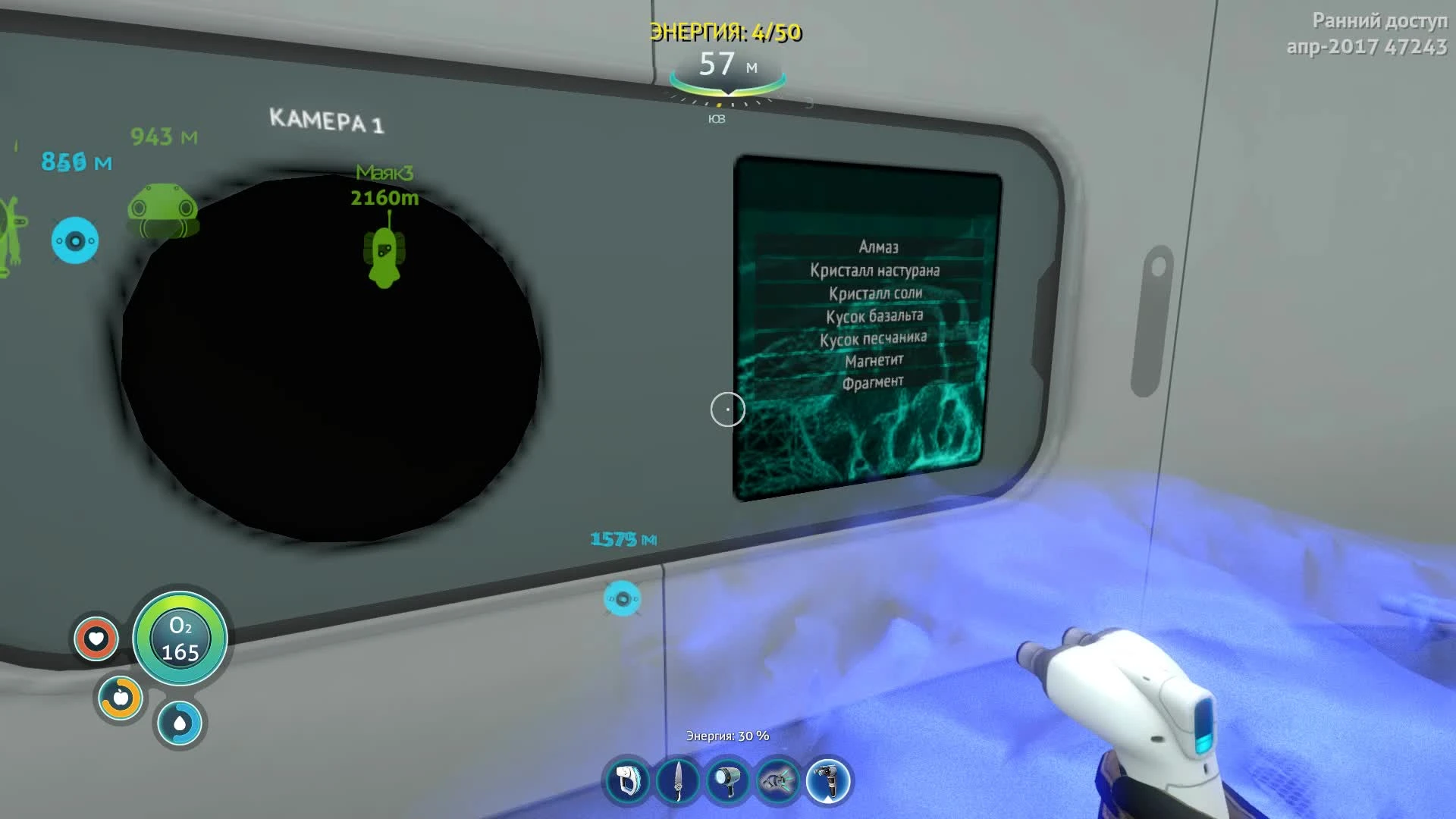Select Кусок базальта on the resource screen
The image size is (1456, 819).
(x=875, y=315)
